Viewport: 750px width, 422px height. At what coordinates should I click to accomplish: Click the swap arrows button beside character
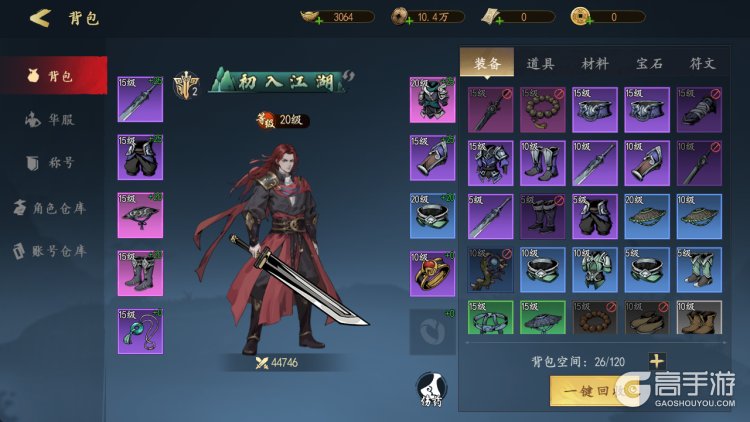pos(432,331)
